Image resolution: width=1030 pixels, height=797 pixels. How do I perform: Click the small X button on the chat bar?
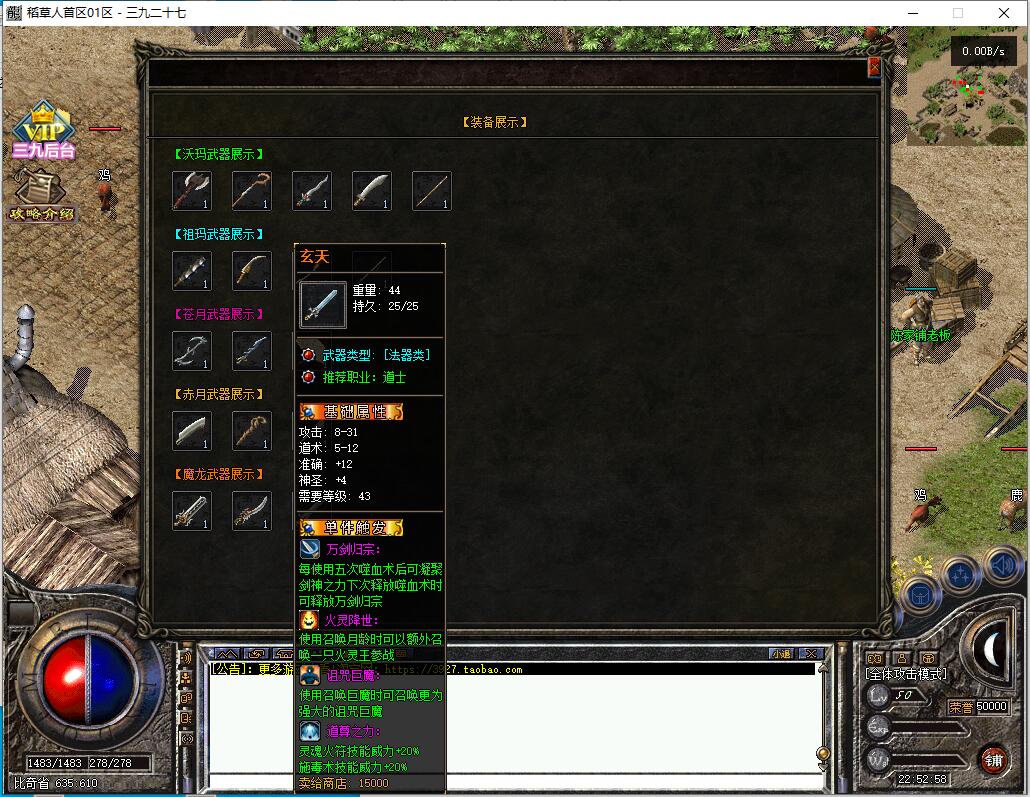(811, 654)
